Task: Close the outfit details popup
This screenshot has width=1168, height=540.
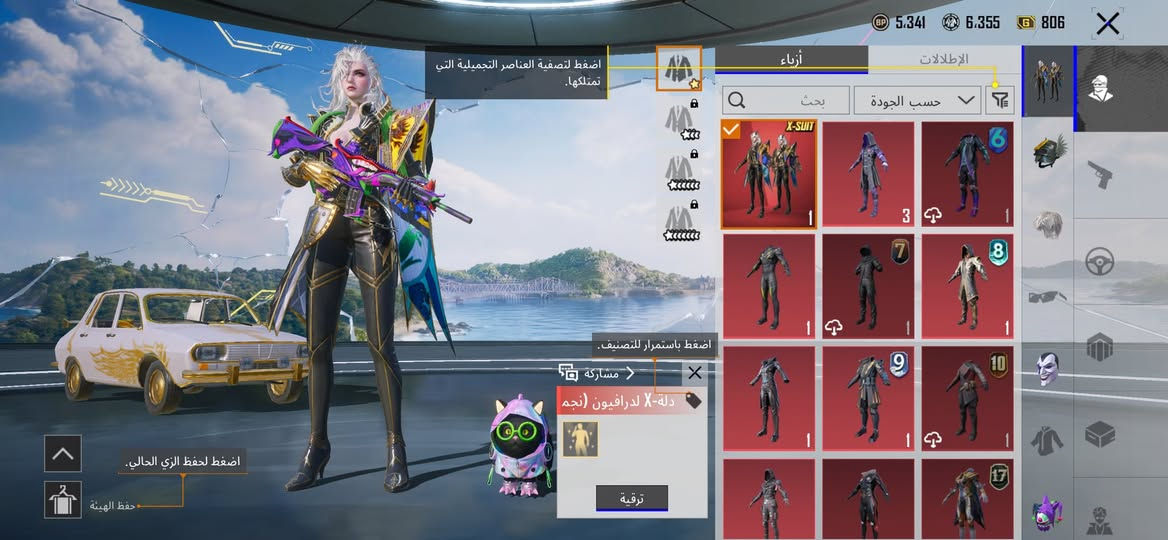Action: click(x=695, y=373)
